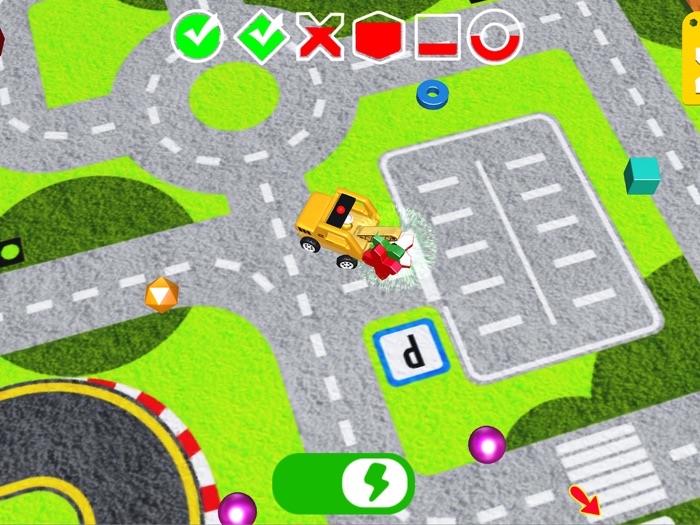Select the red hexagon shape objective

point(378,38)
